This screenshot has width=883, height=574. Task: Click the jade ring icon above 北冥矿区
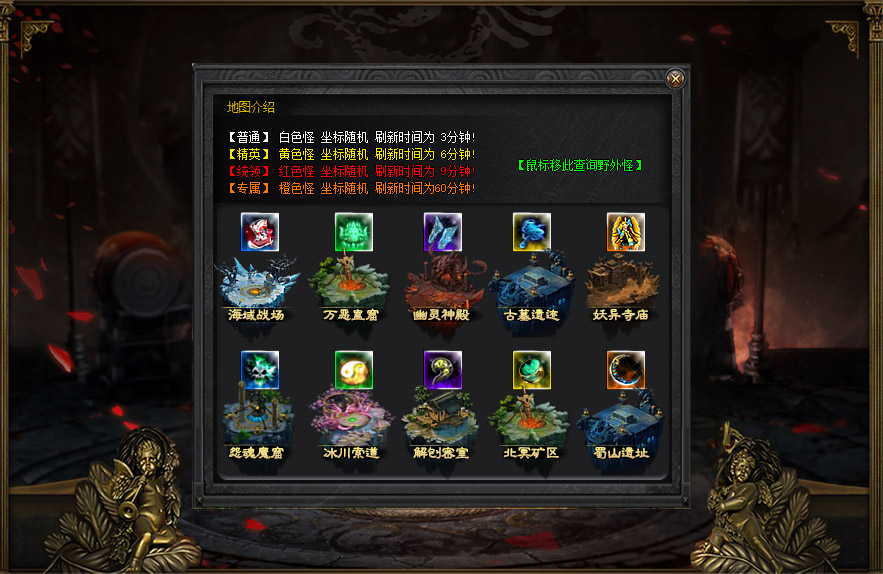pos(532,370)
